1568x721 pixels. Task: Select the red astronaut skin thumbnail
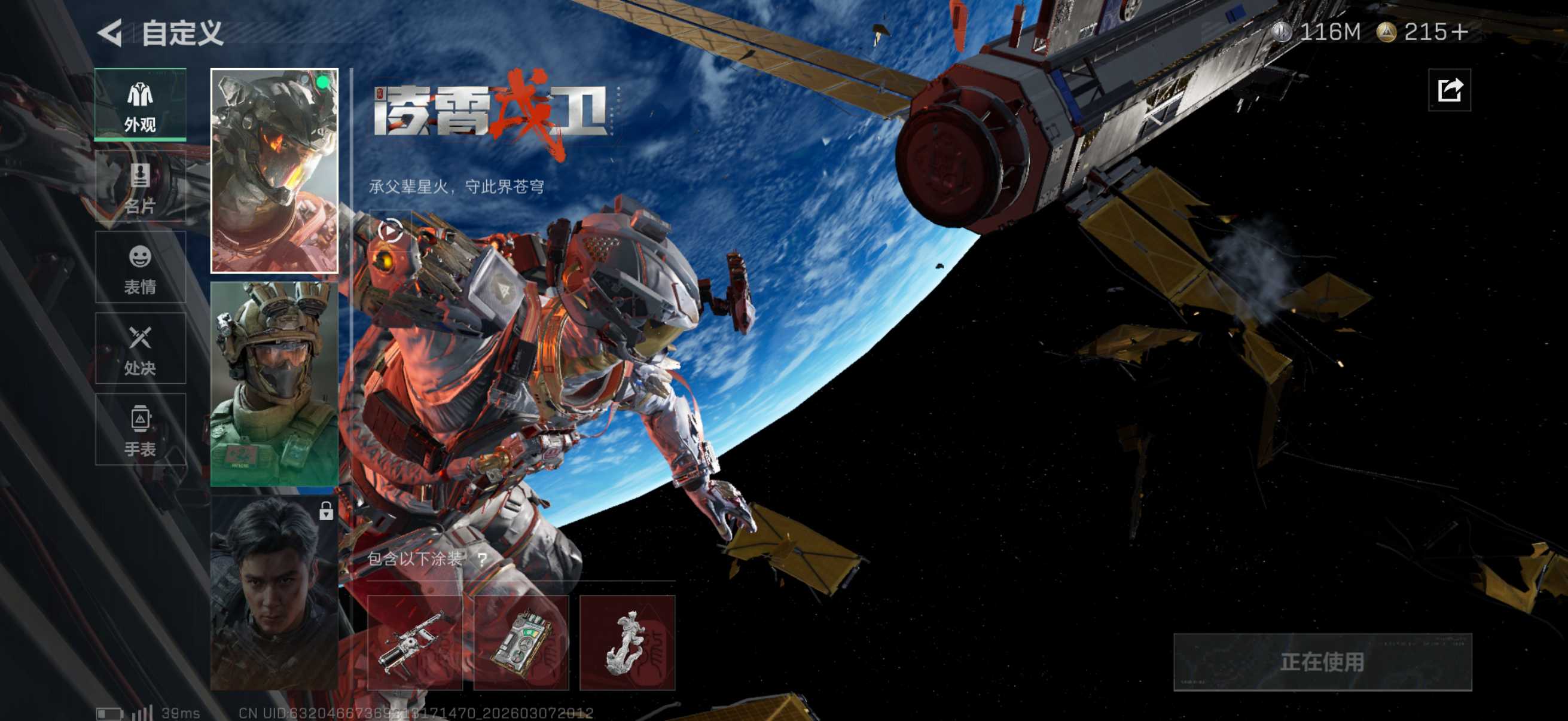point(274,170)
